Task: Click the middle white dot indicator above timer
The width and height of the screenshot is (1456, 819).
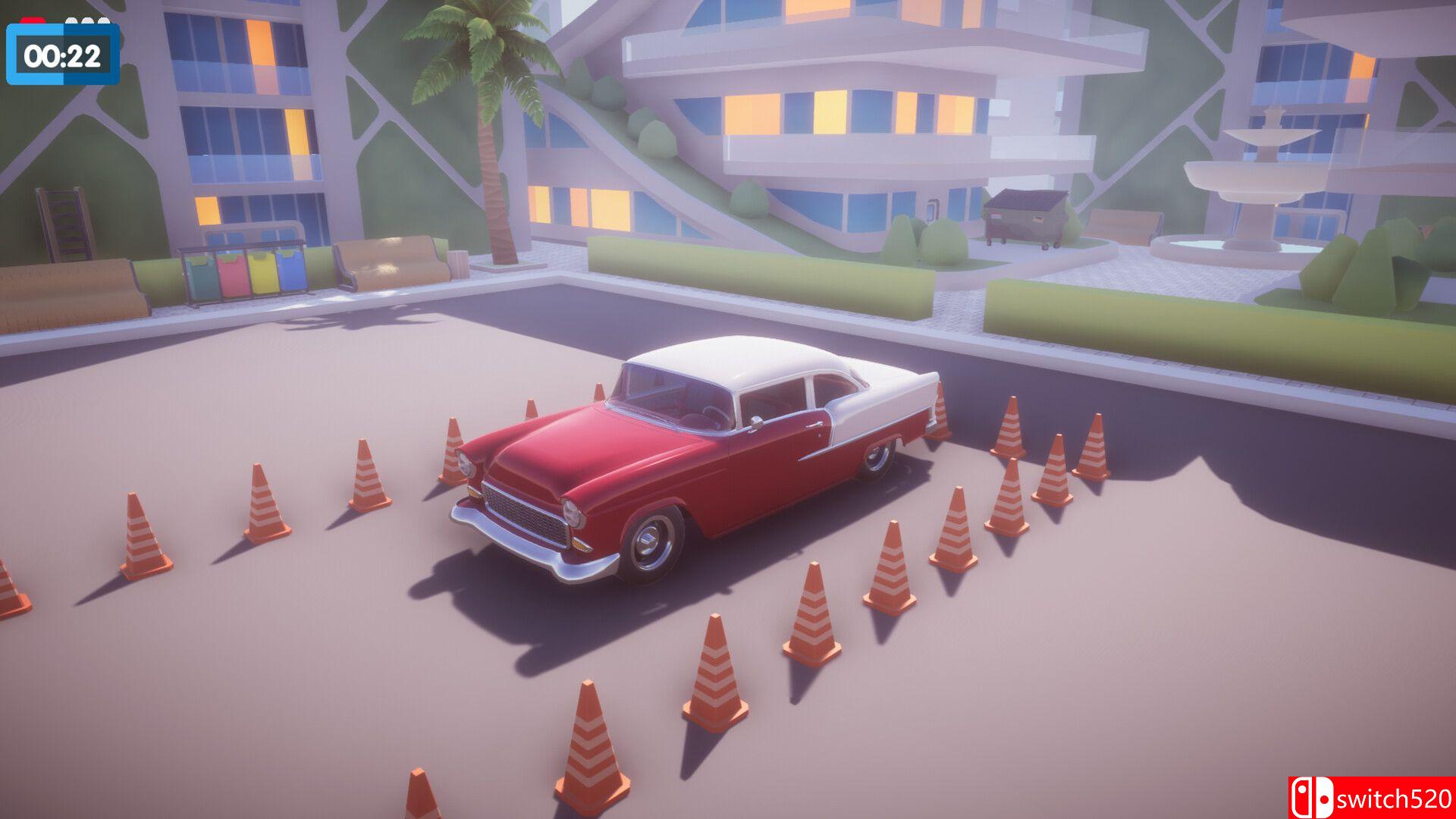Action: pos(87,20)
